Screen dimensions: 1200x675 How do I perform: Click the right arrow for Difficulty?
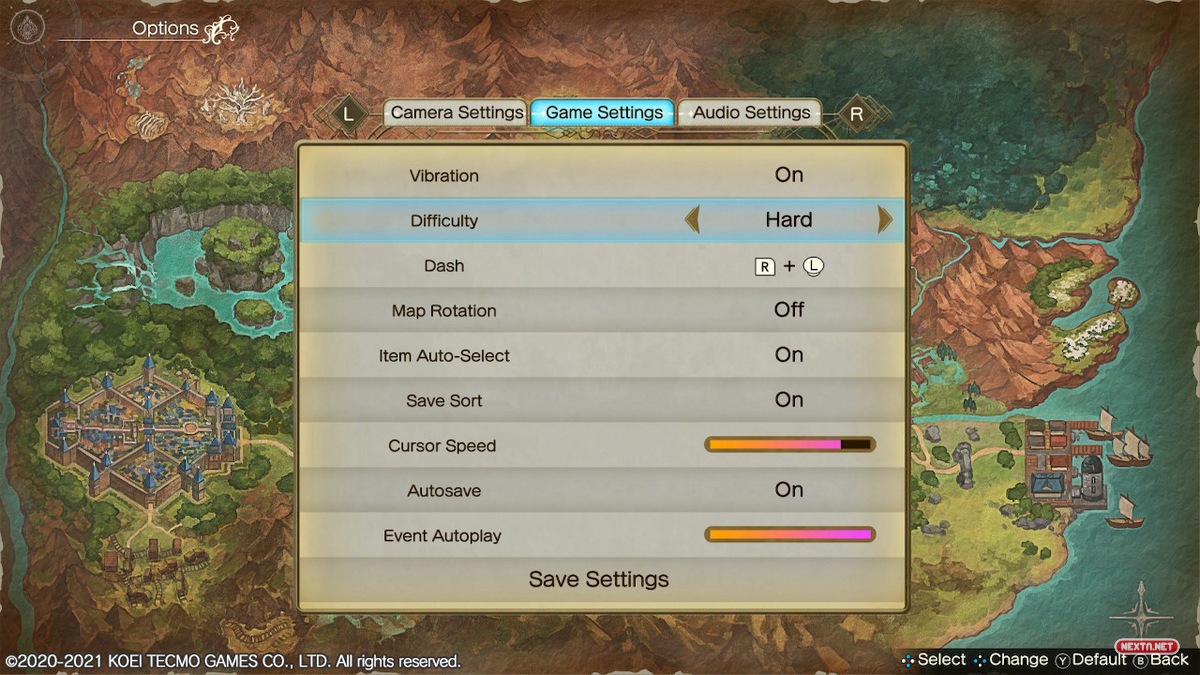click(884, 220)
